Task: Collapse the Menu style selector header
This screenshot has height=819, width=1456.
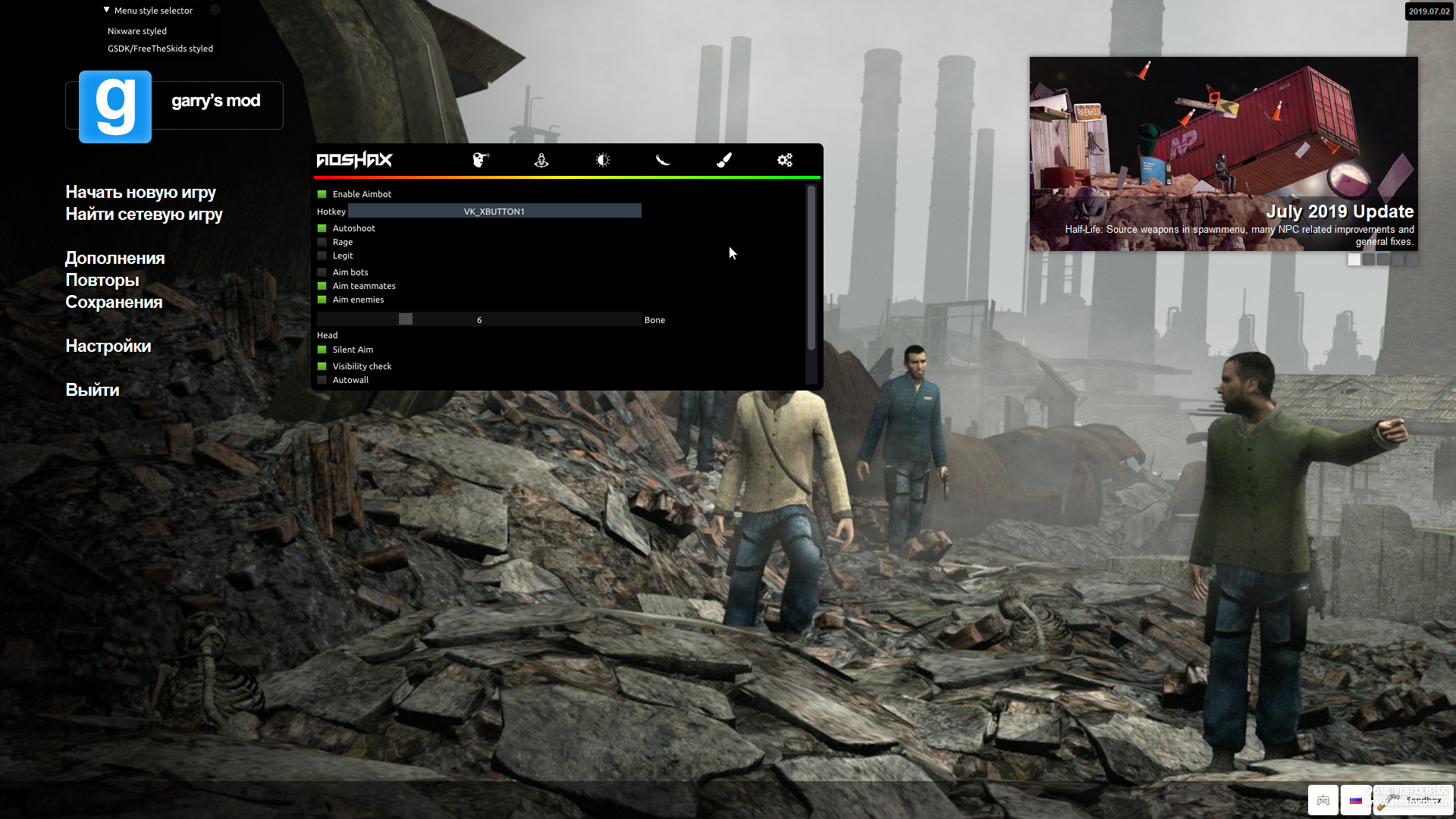Action: (x=107, y=11)
